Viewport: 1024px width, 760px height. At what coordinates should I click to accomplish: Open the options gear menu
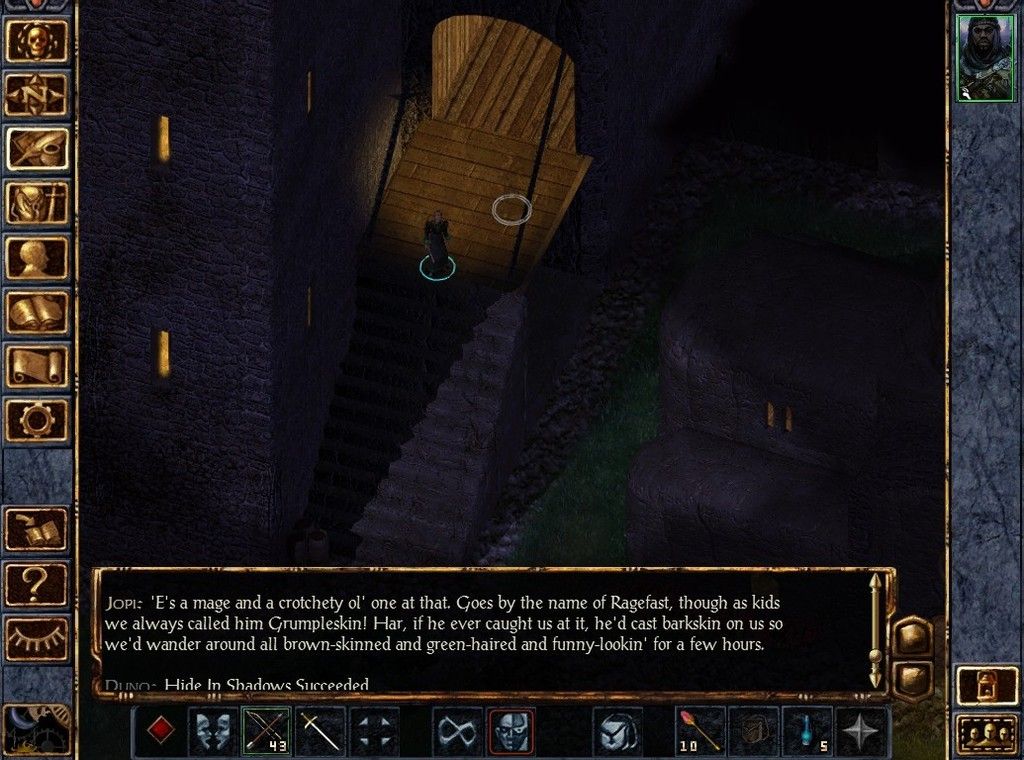38,419
